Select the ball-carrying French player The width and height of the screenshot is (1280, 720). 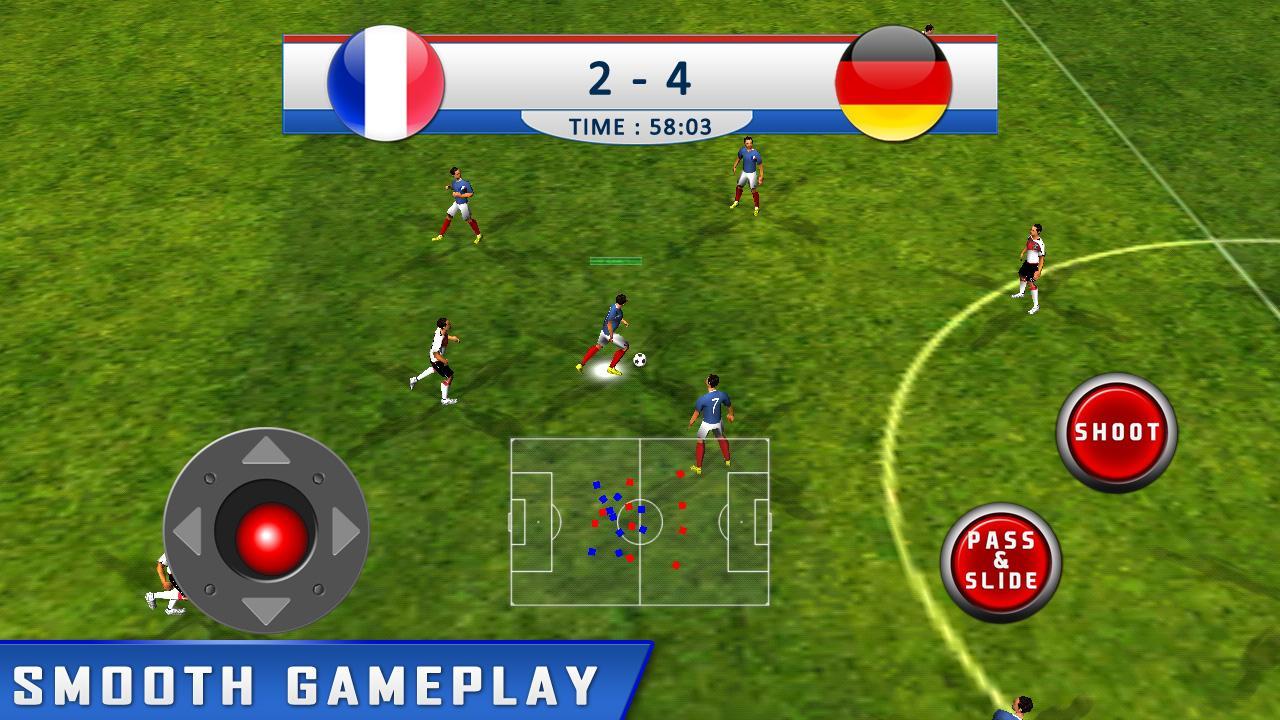pos(615,320)
